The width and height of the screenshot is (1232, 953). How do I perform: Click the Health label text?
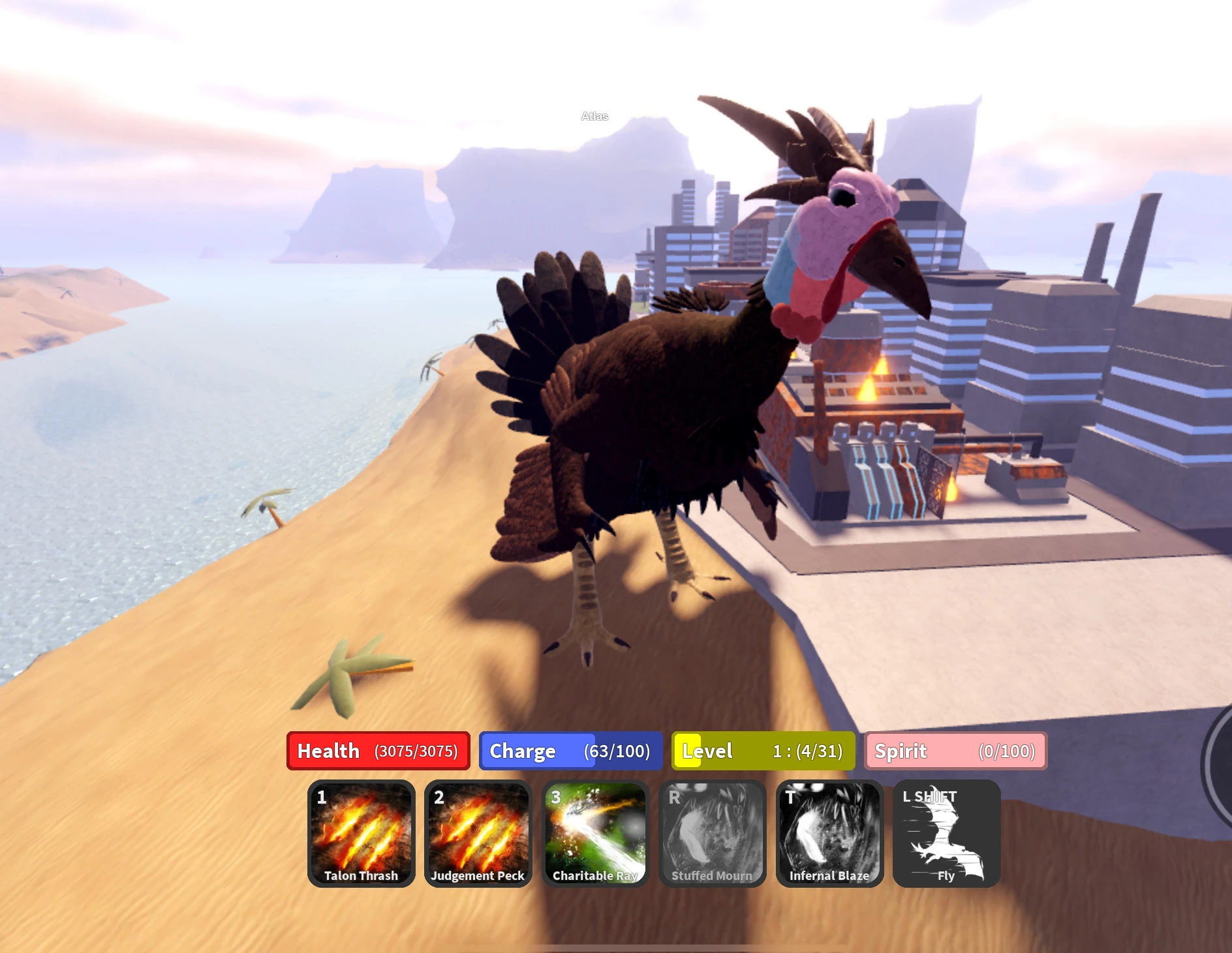[328, 751]
